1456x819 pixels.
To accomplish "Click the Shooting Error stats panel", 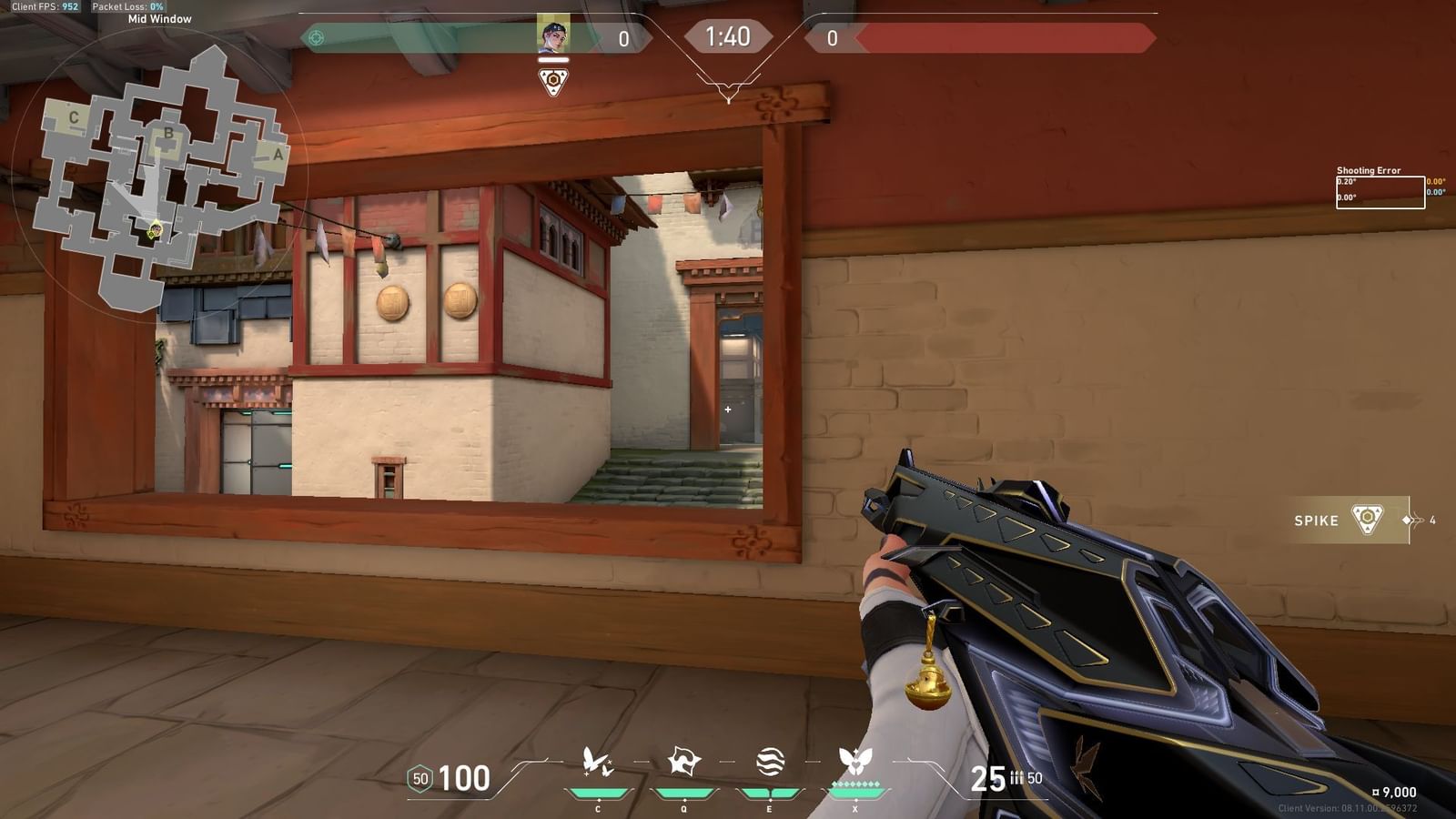I will pos(1380,187).
